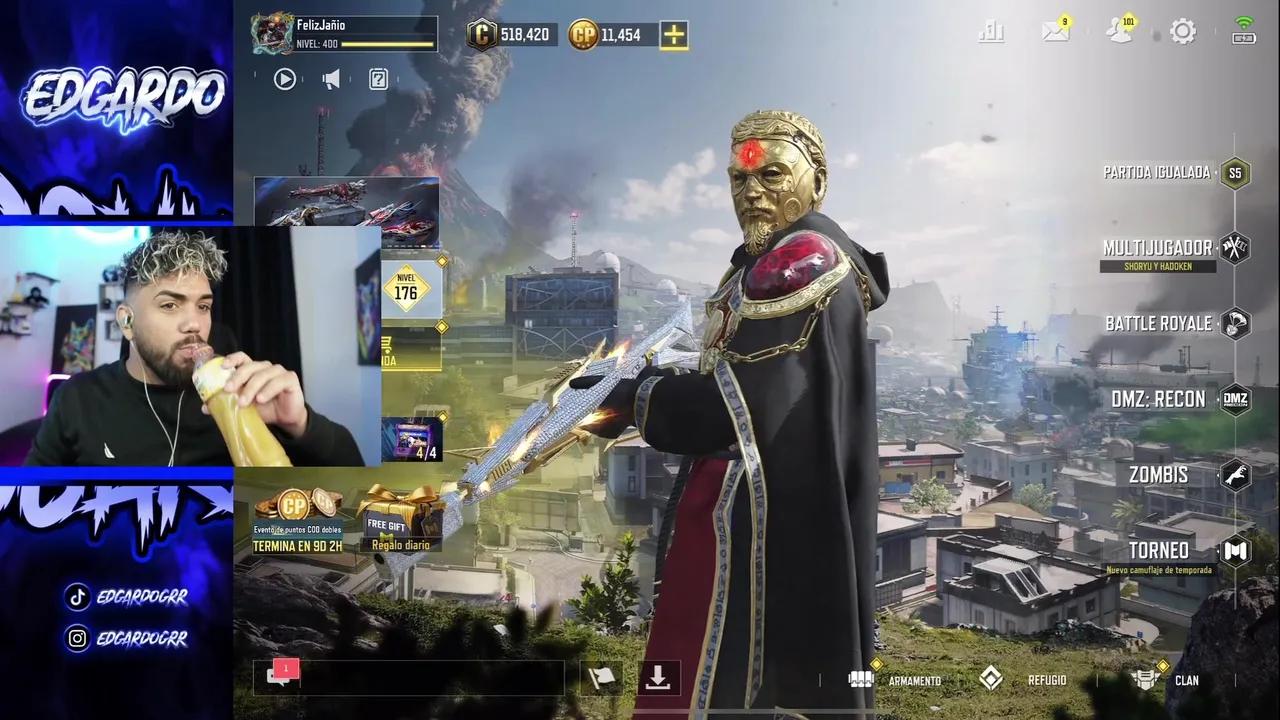
Task: Click the download icon beside the chat bar
Action: tap(659, 678)
